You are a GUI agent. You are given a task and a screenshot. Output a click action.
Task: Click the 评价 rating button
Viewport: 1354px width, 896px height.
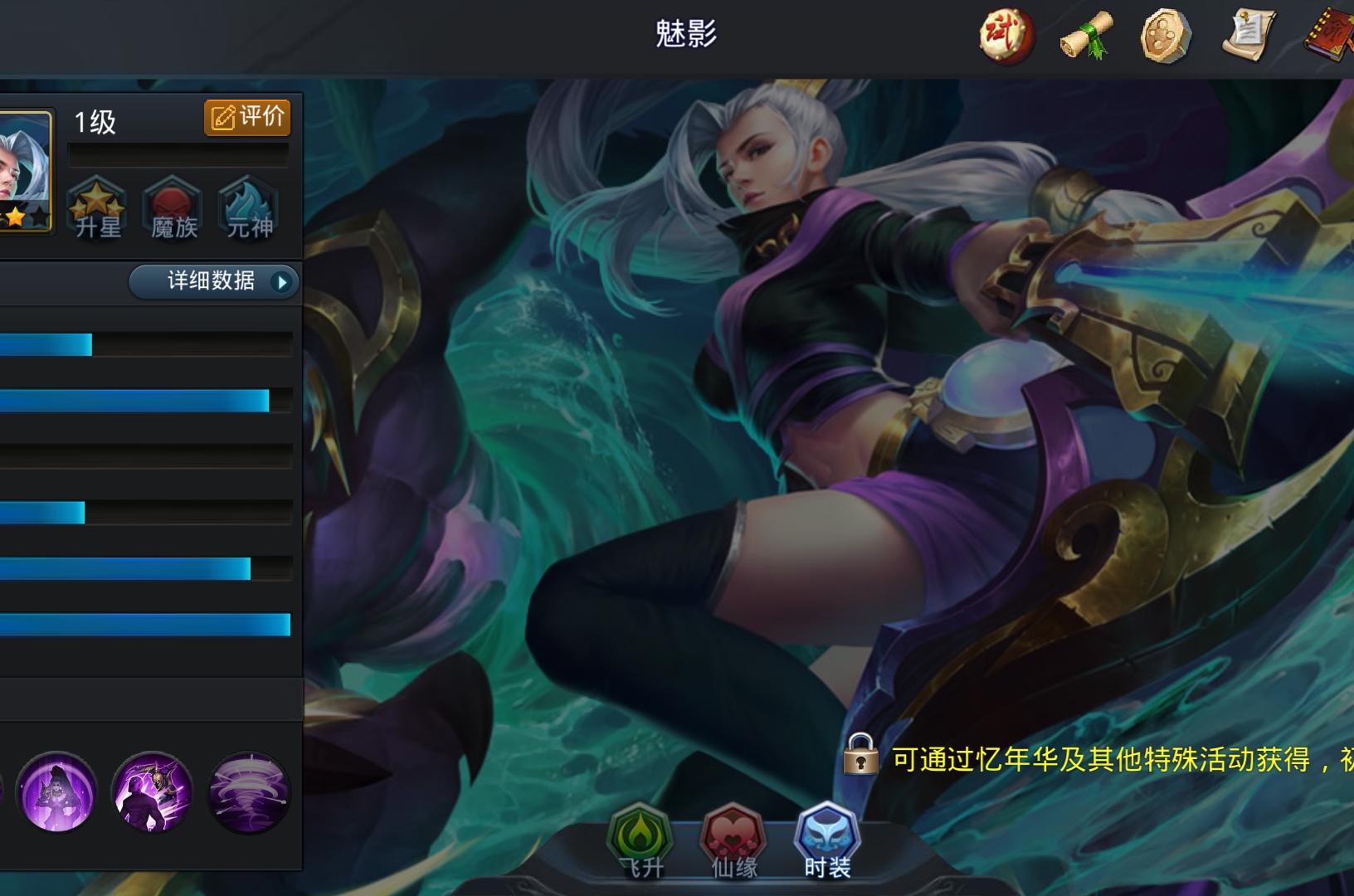click(246, 118)
